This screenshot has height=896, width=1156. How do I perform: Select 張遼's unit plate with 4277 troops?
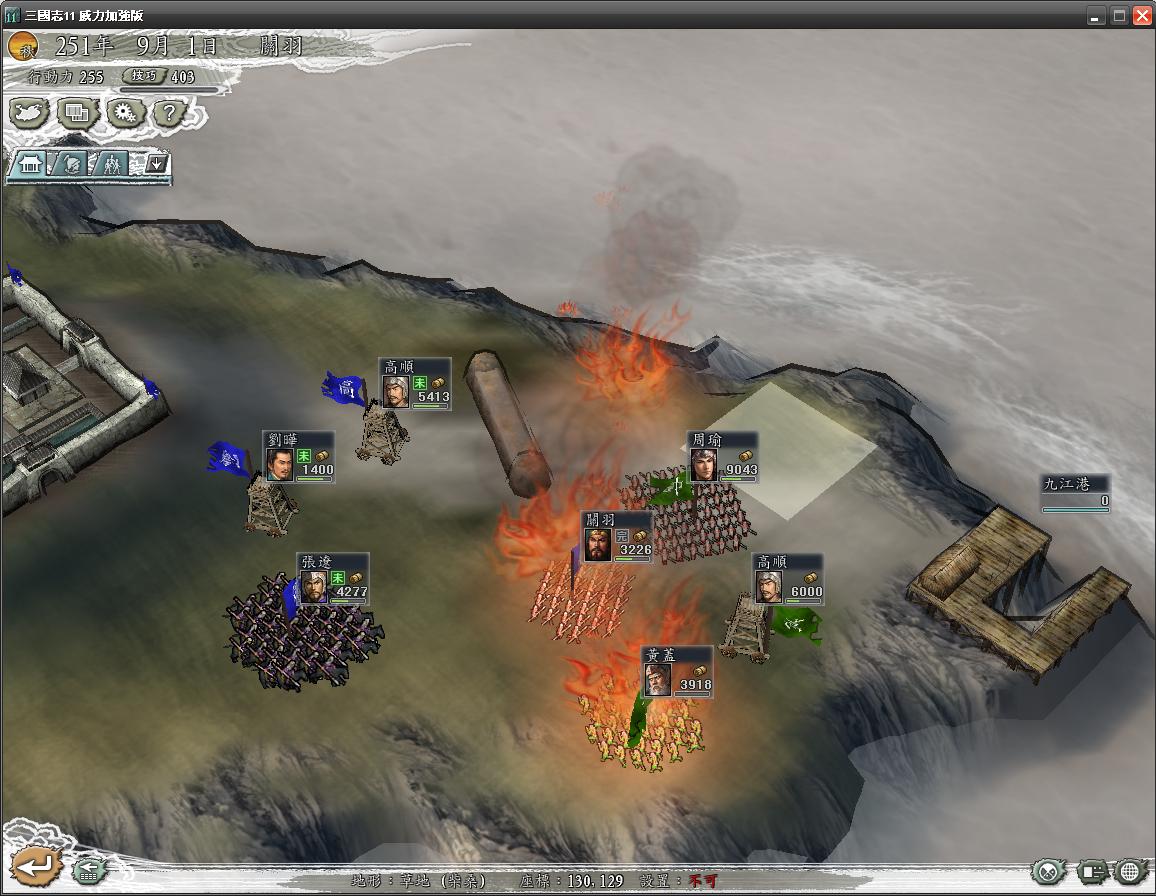[x=333, y=579]
